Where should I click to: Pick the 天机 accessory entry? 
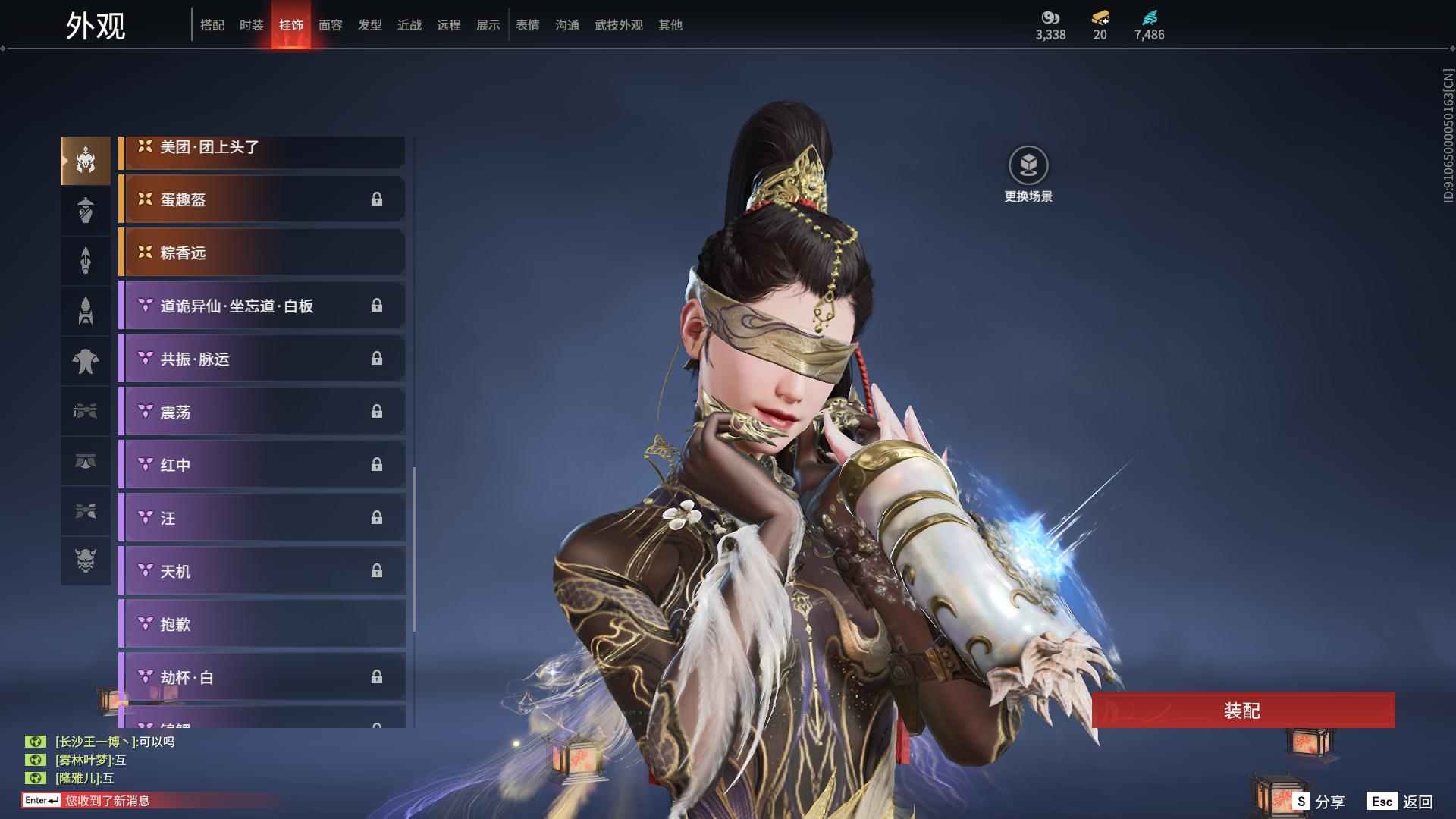(x=262, y=571)
